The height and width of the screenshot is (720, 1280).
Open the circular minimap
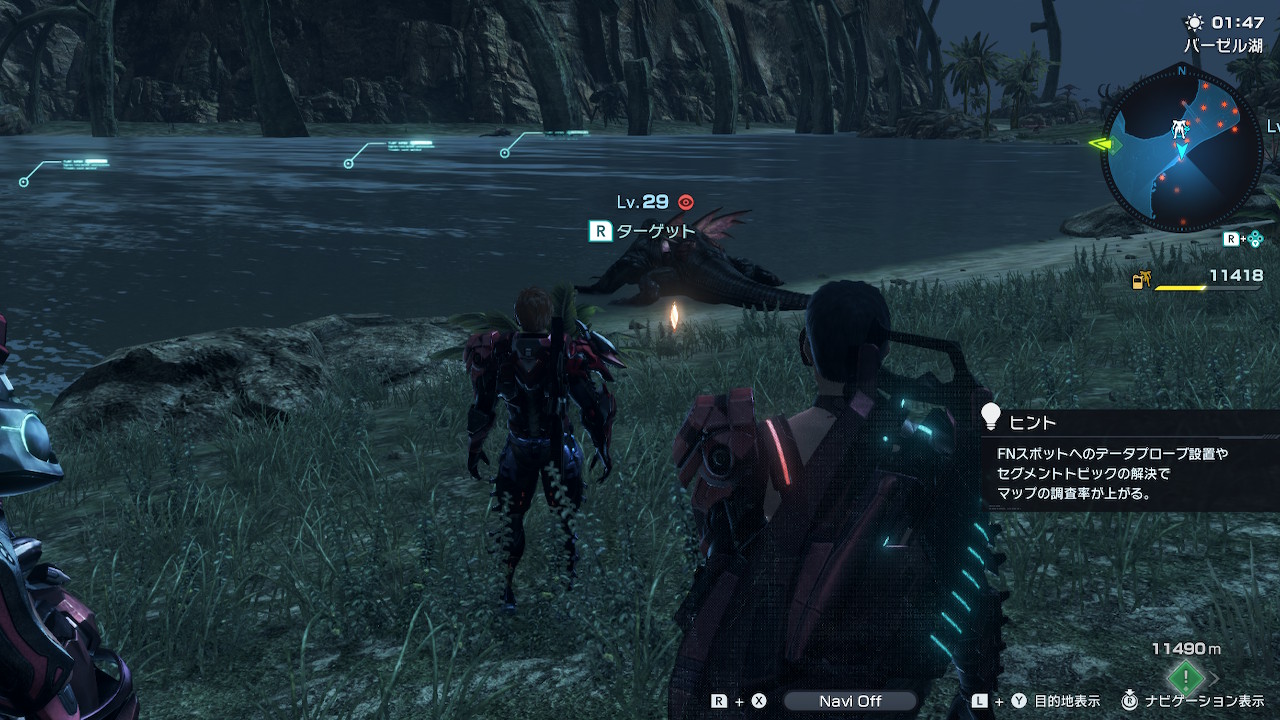click(x=1182, y=146)
